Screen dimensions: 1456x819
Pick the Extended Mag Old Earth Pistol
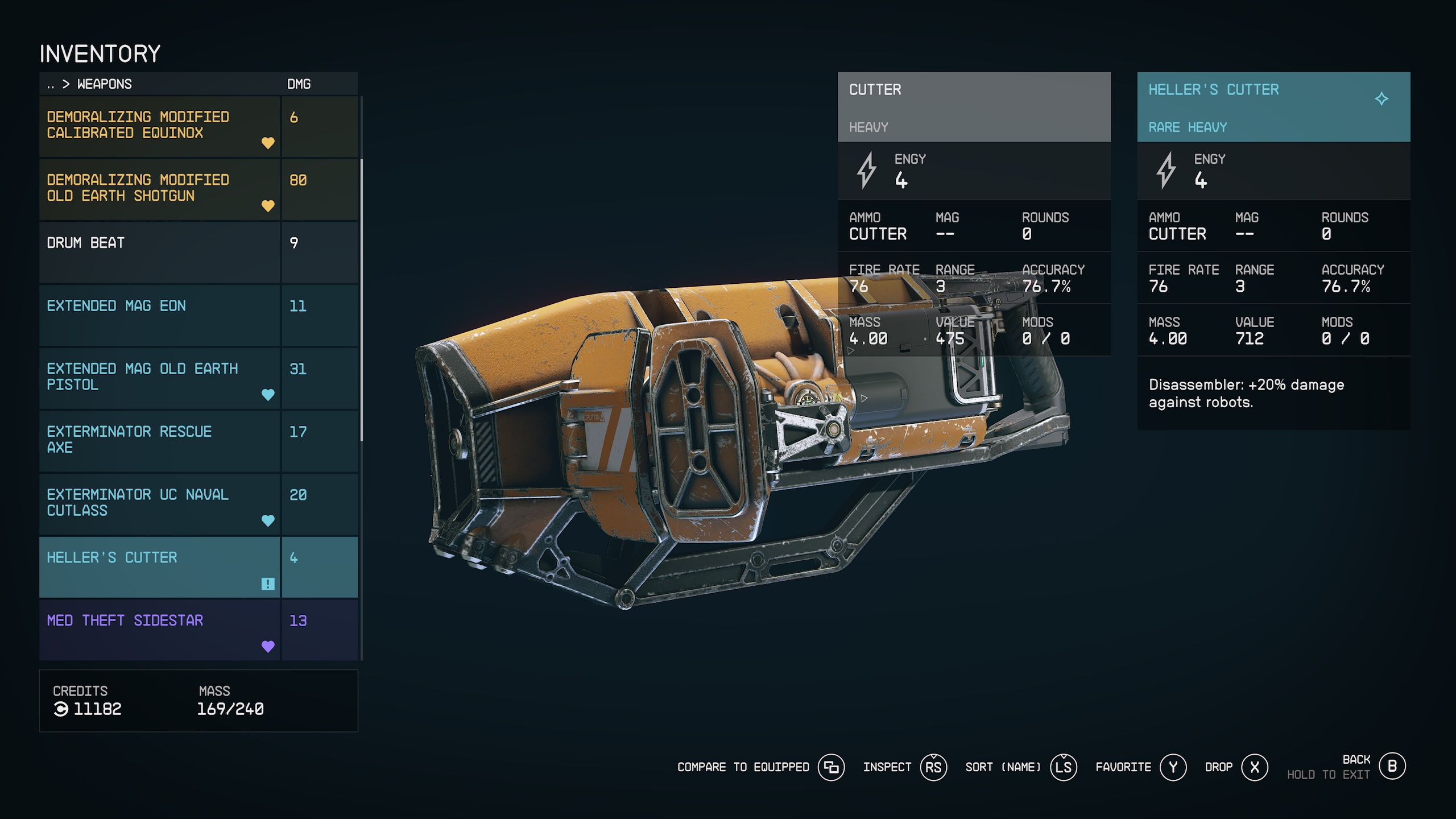point(159,378)
